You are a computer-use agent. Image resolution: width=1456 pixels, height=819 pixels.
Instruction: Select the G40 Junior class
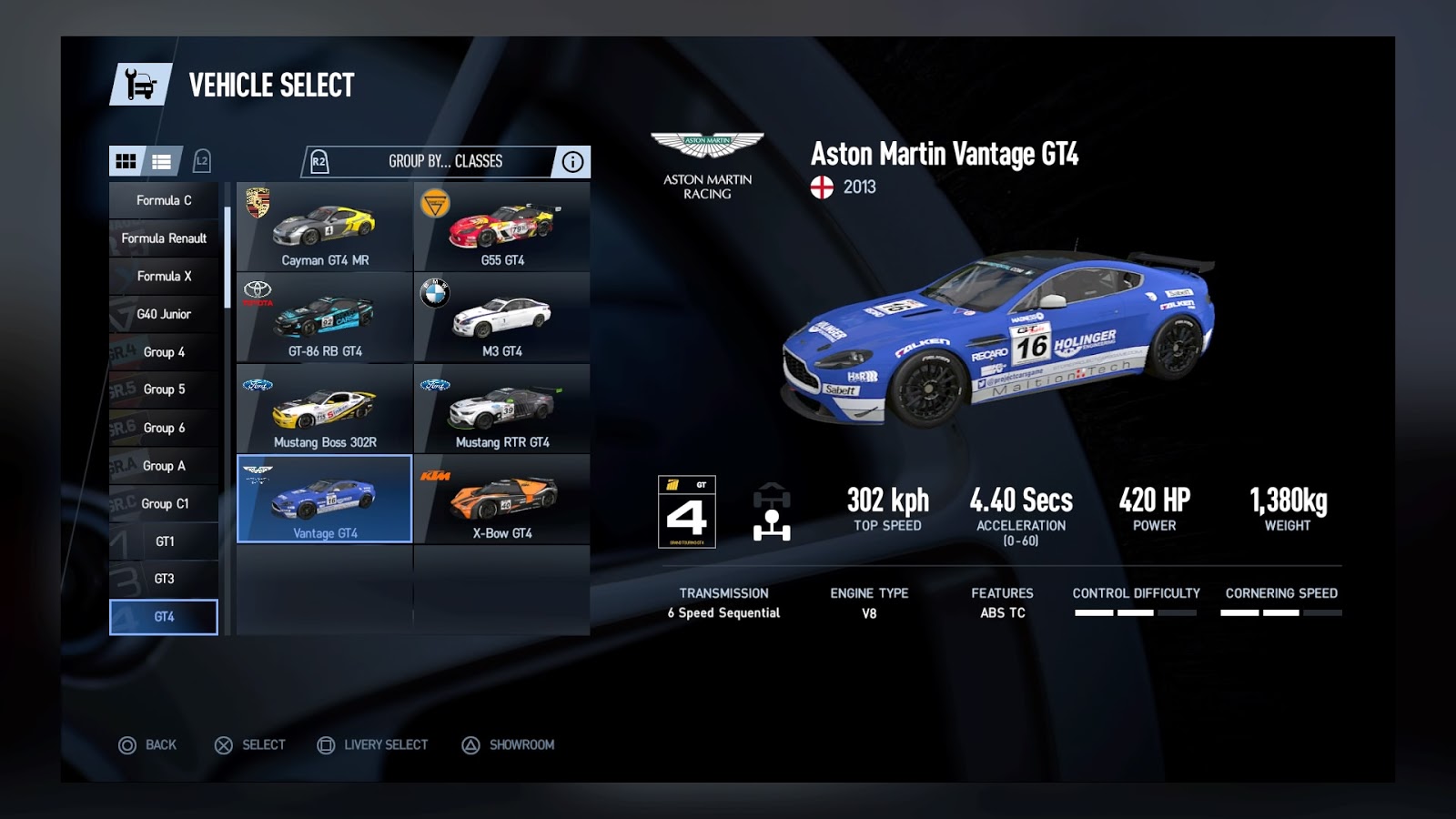coord(164,314)
